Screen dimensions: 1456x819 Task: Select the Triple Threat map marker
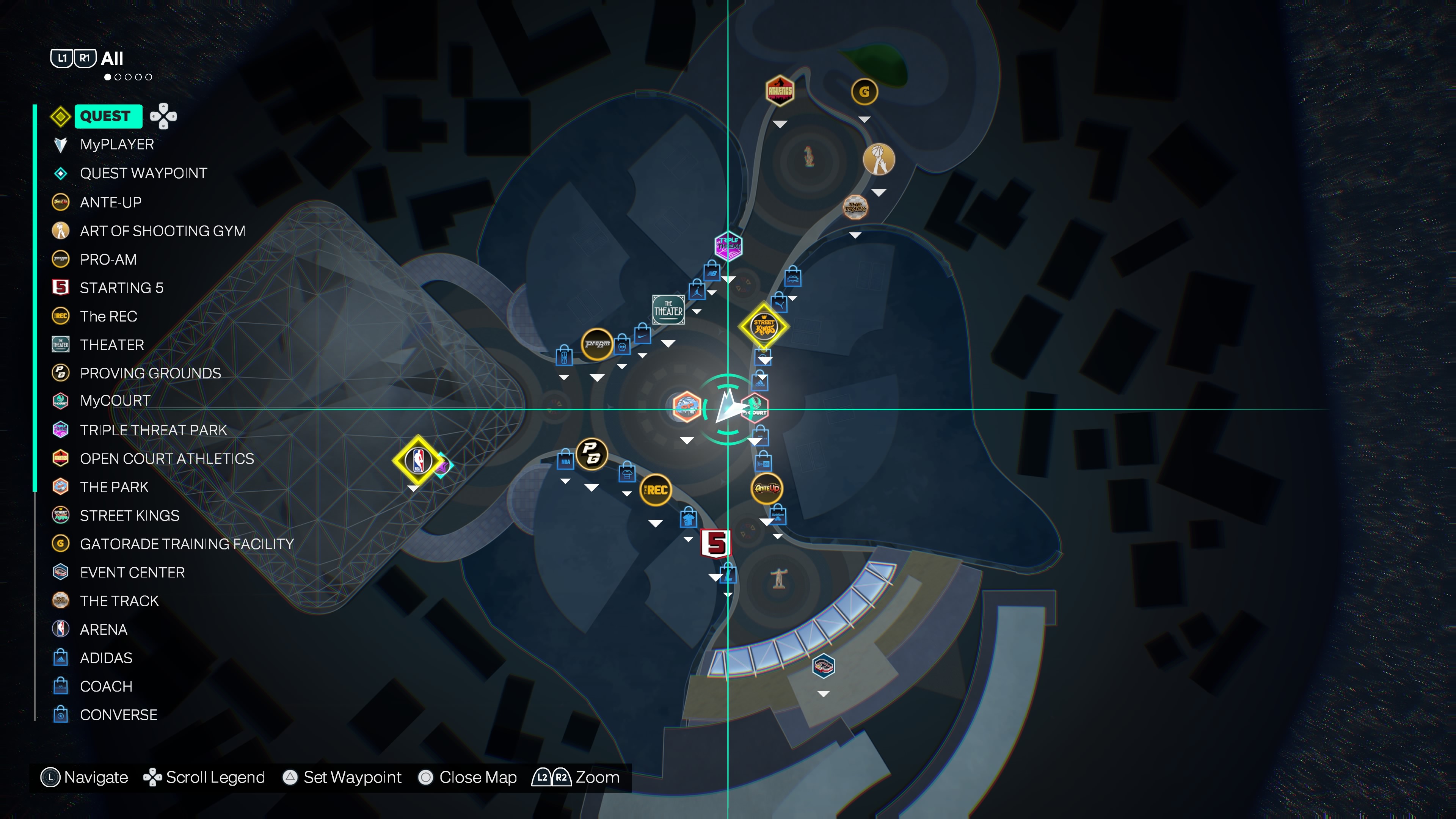tap(728, 246)
